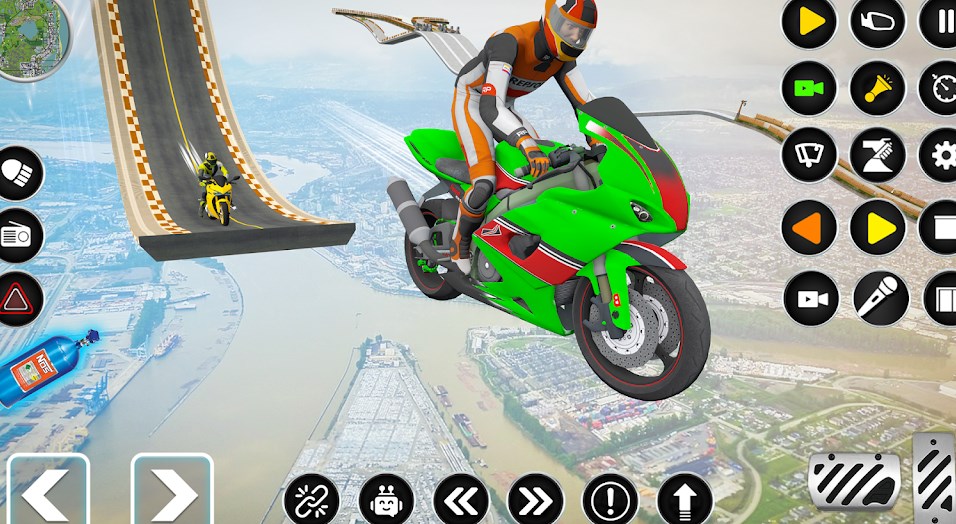Click the exclamation mark circle icon
Image resolution: width=956 pixels, height=524 pixels.
tap(610, 499)
